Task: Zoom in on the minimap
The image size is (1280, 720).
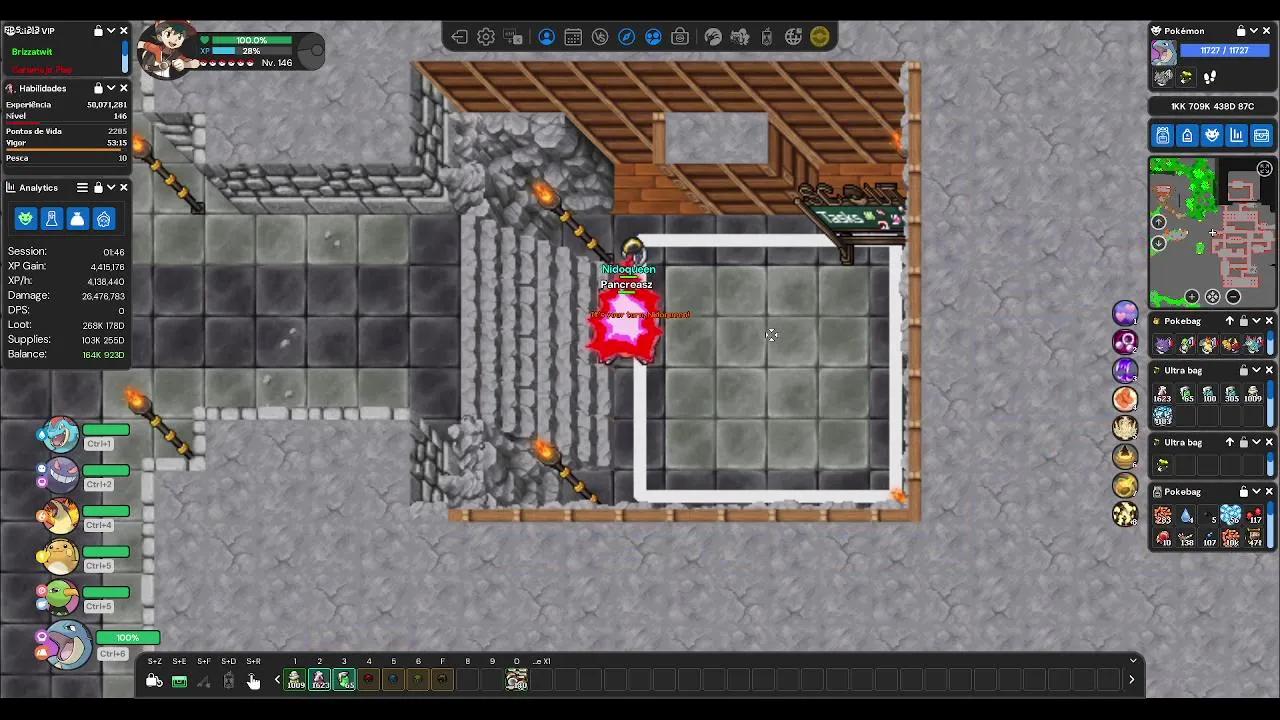Action: [1191, 296]
